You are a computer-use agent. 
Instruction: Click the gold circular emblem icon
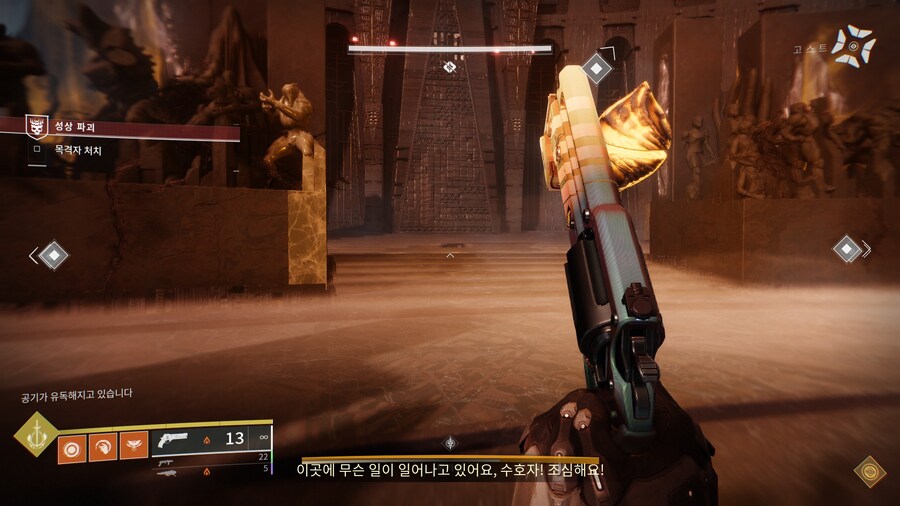point(869,471)
